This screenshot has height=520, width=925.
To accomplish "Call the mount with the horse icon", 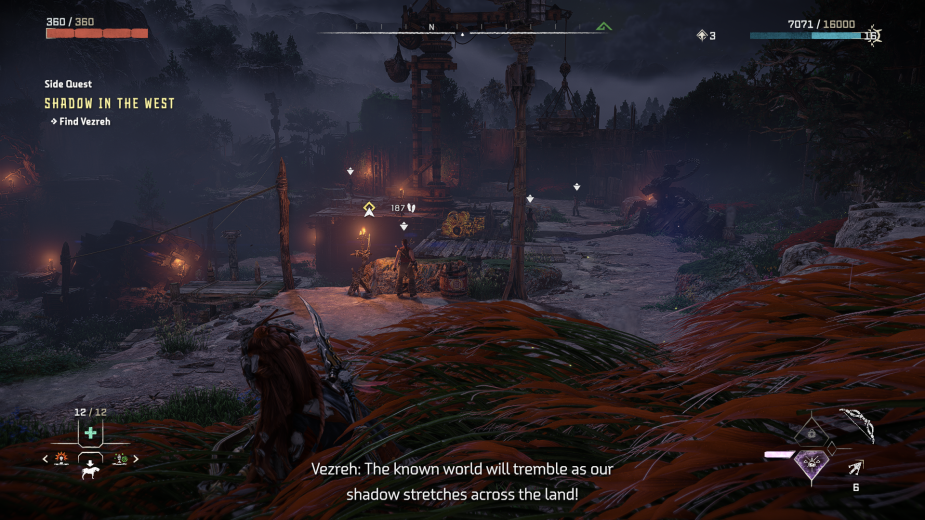I will point(91,470).
